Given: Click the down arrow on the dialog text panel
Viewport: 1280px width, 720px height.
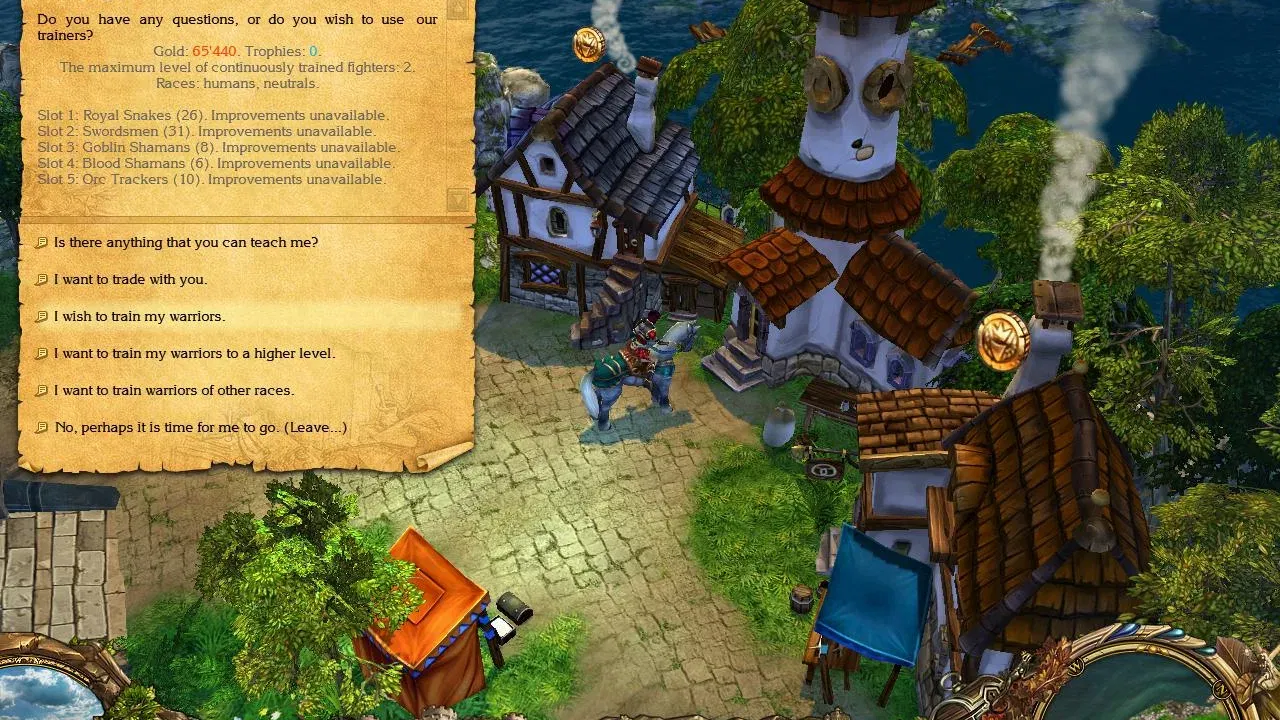Looking at the screenshot, I should [458, 198].
